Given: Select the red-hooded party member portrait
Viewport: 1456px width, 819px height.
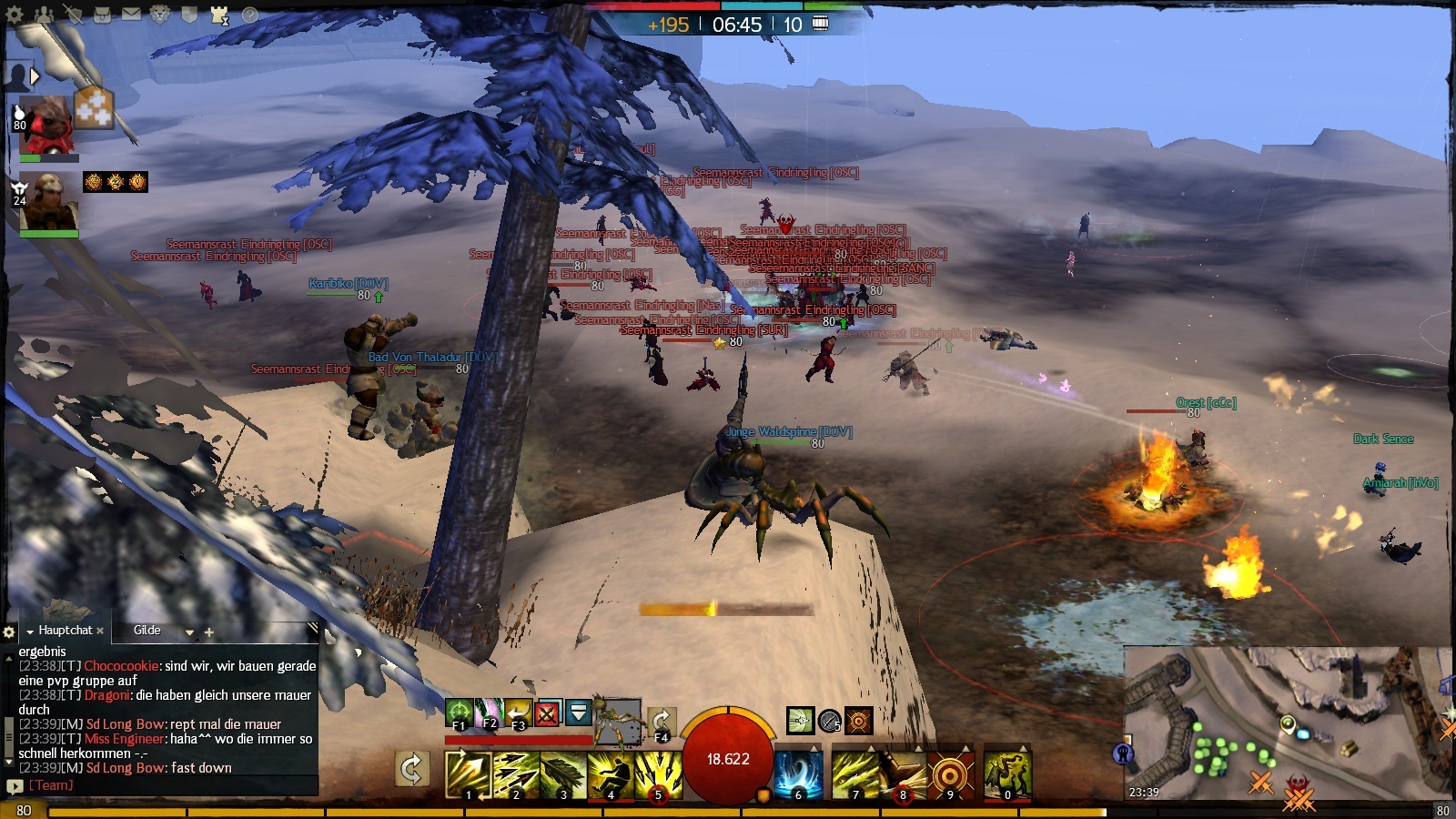Looking at the screenshot, I should pyautogui.click(x=45, y=124).
